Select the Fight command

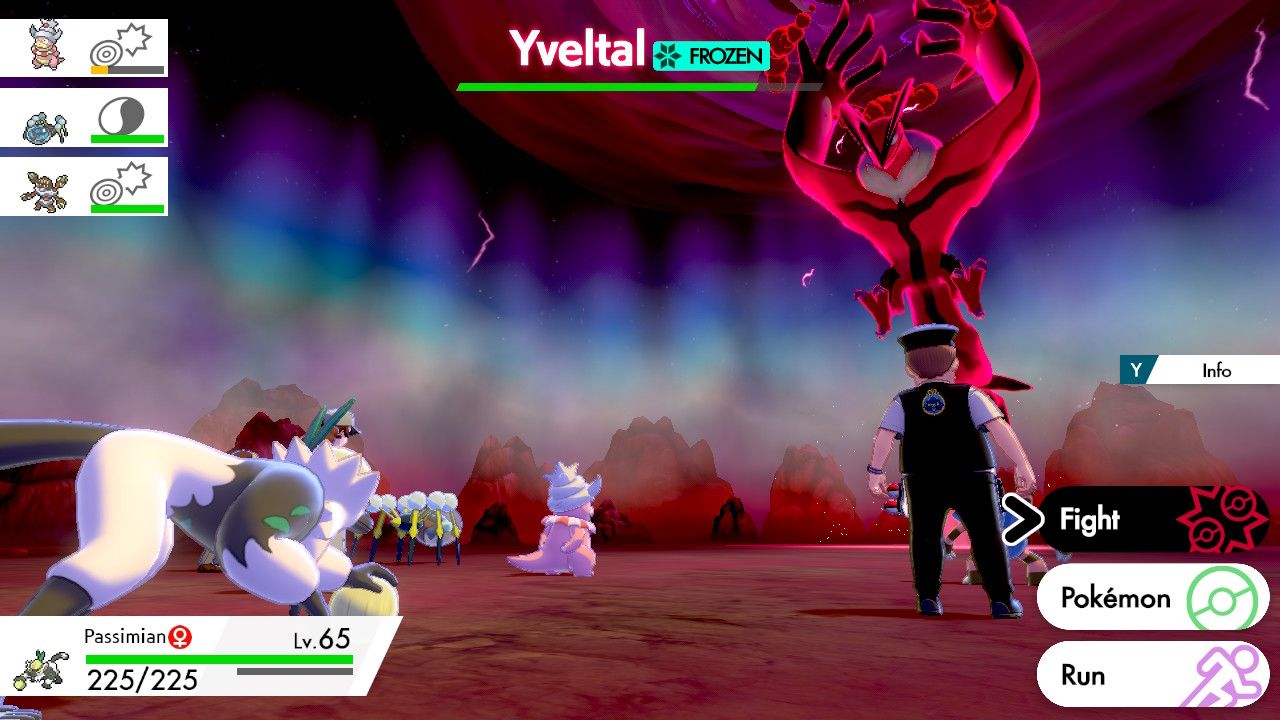point(1150,520)
